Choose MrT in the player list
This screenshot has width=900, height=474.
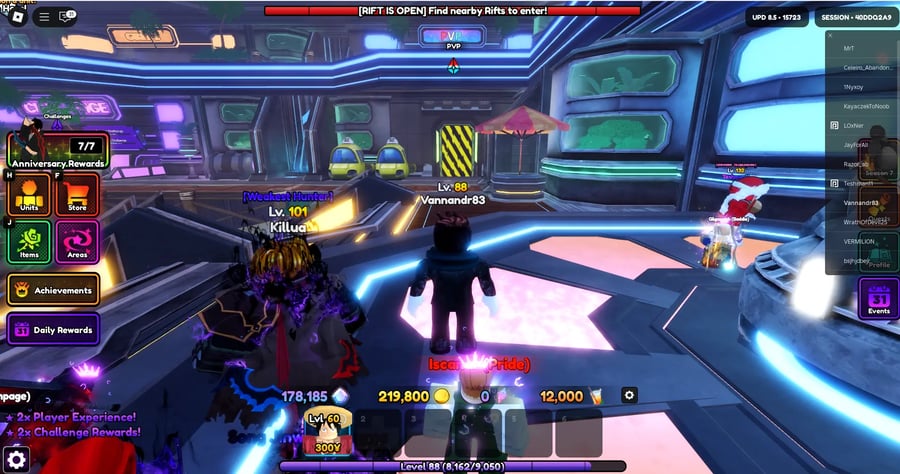click(849, 48)
